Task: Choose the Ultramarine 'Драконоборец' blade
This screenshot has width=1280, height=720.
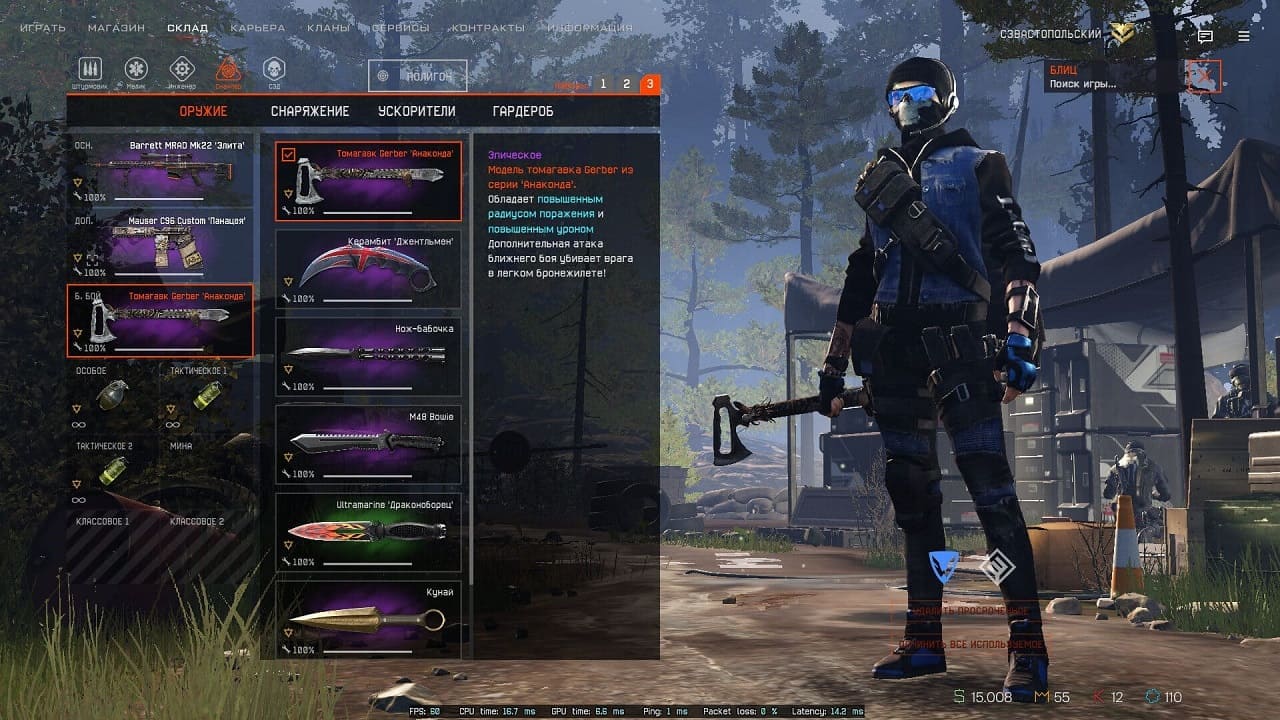Action: click(x=368, y=532)
